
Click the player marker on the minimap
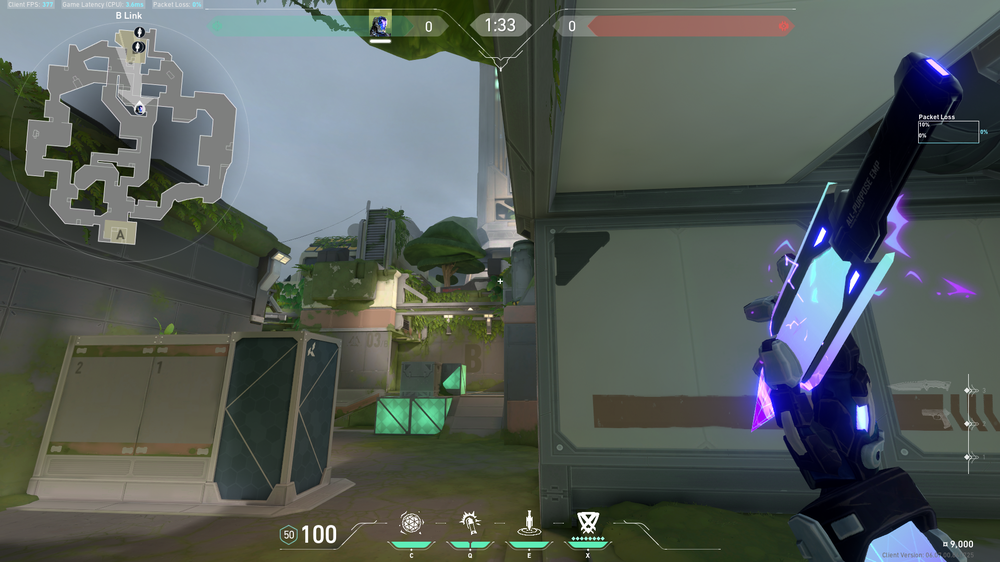point(140,108)
